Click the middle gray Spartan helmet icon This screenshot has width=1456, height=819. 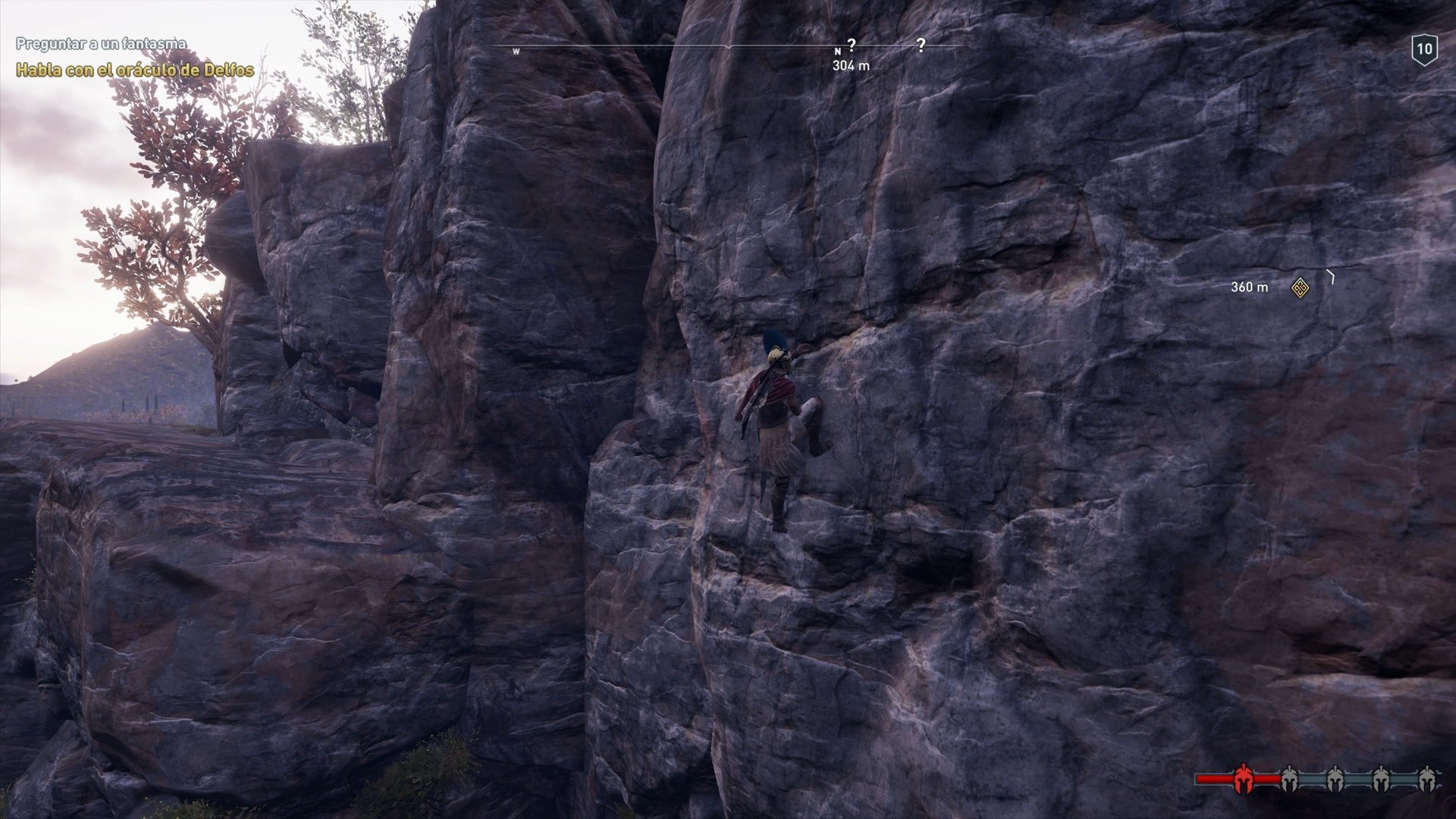click(1336, 779)
